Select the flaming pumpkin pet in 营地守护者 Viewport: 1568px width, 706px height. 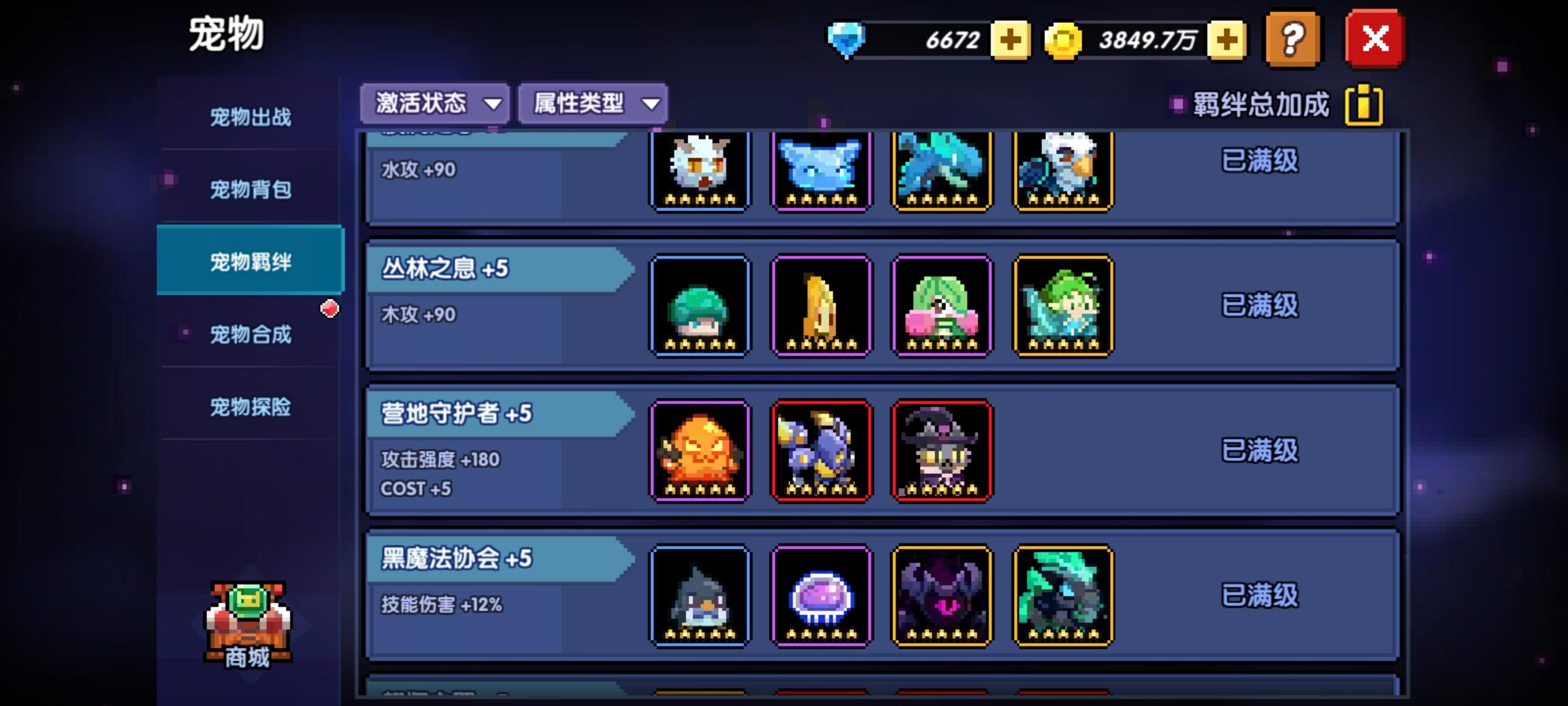[x=698, y=451]
